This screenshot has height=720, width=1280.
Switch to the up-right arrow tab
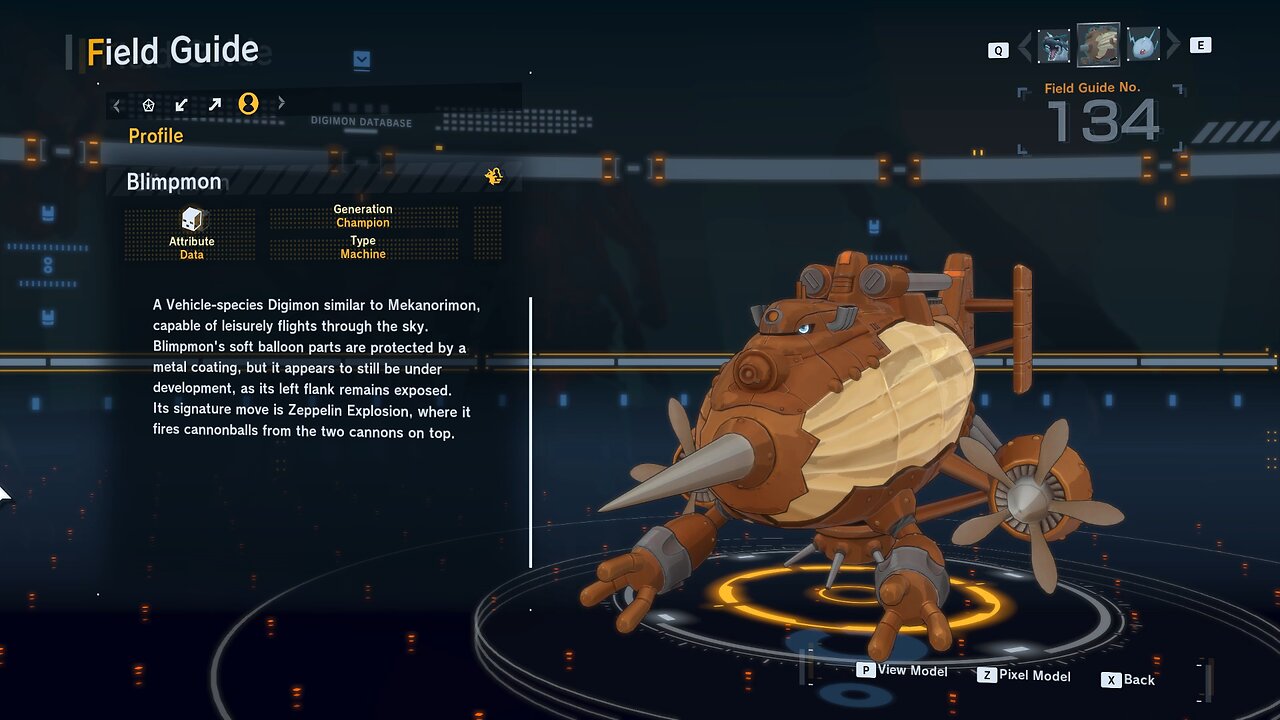[215, 104]
